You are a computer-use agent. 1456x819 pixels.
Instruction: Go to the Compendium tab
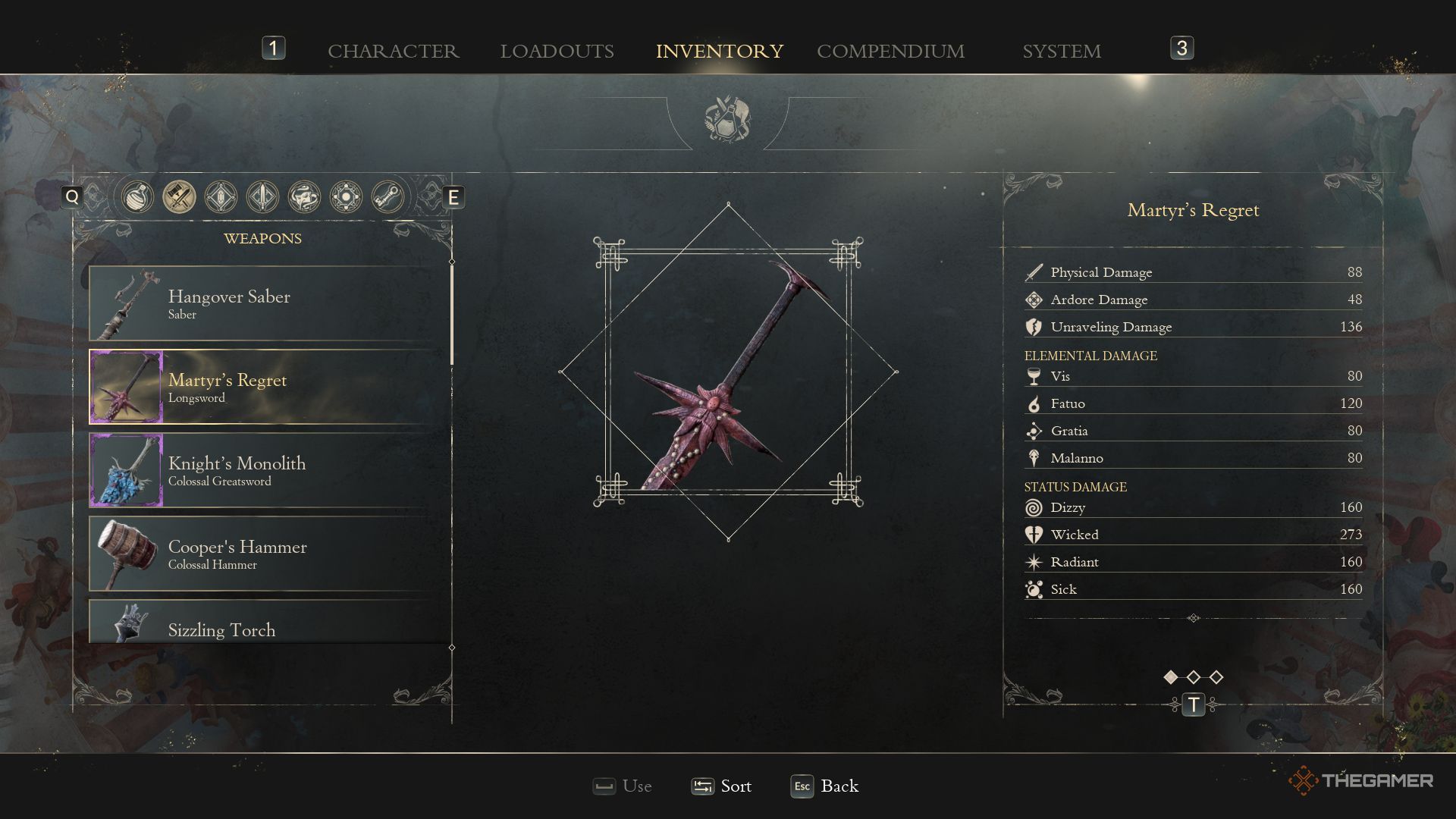click(x=890, y=51)
